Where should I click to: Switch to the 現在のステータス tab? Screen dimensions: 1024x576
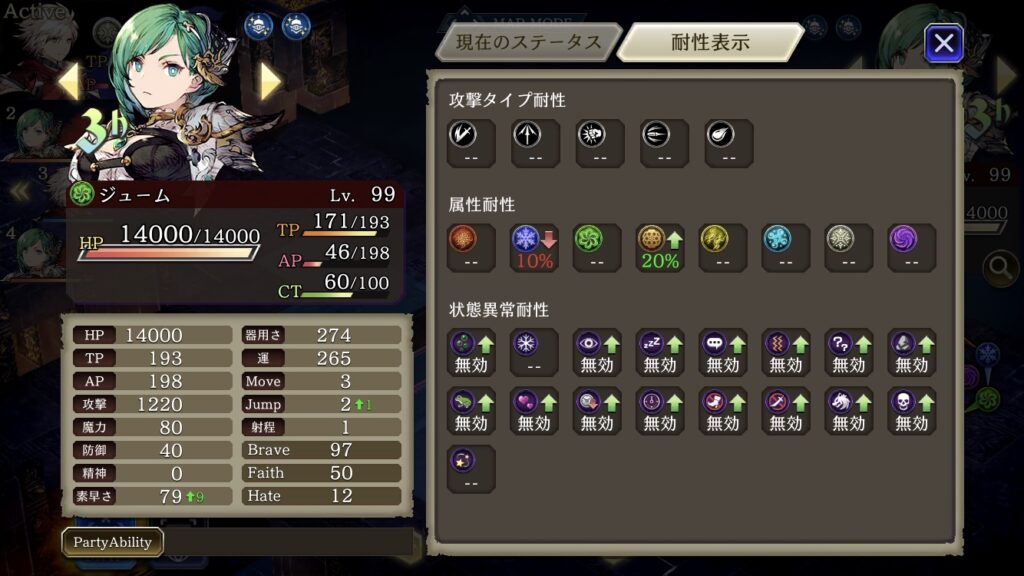528,43
